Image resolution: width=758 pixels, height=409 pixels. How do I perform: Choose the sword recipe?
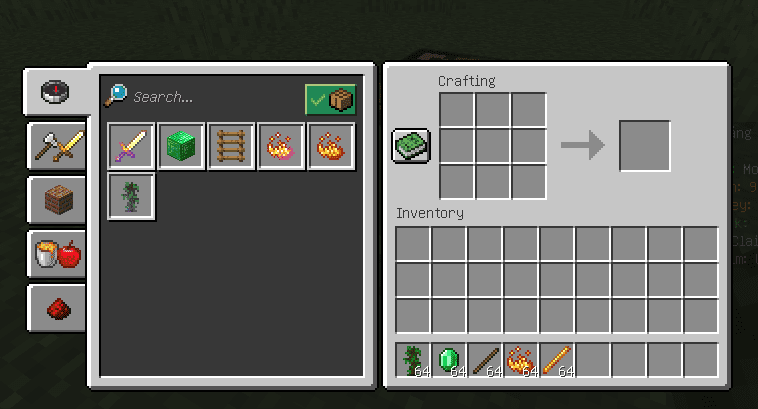pos(131,147)
